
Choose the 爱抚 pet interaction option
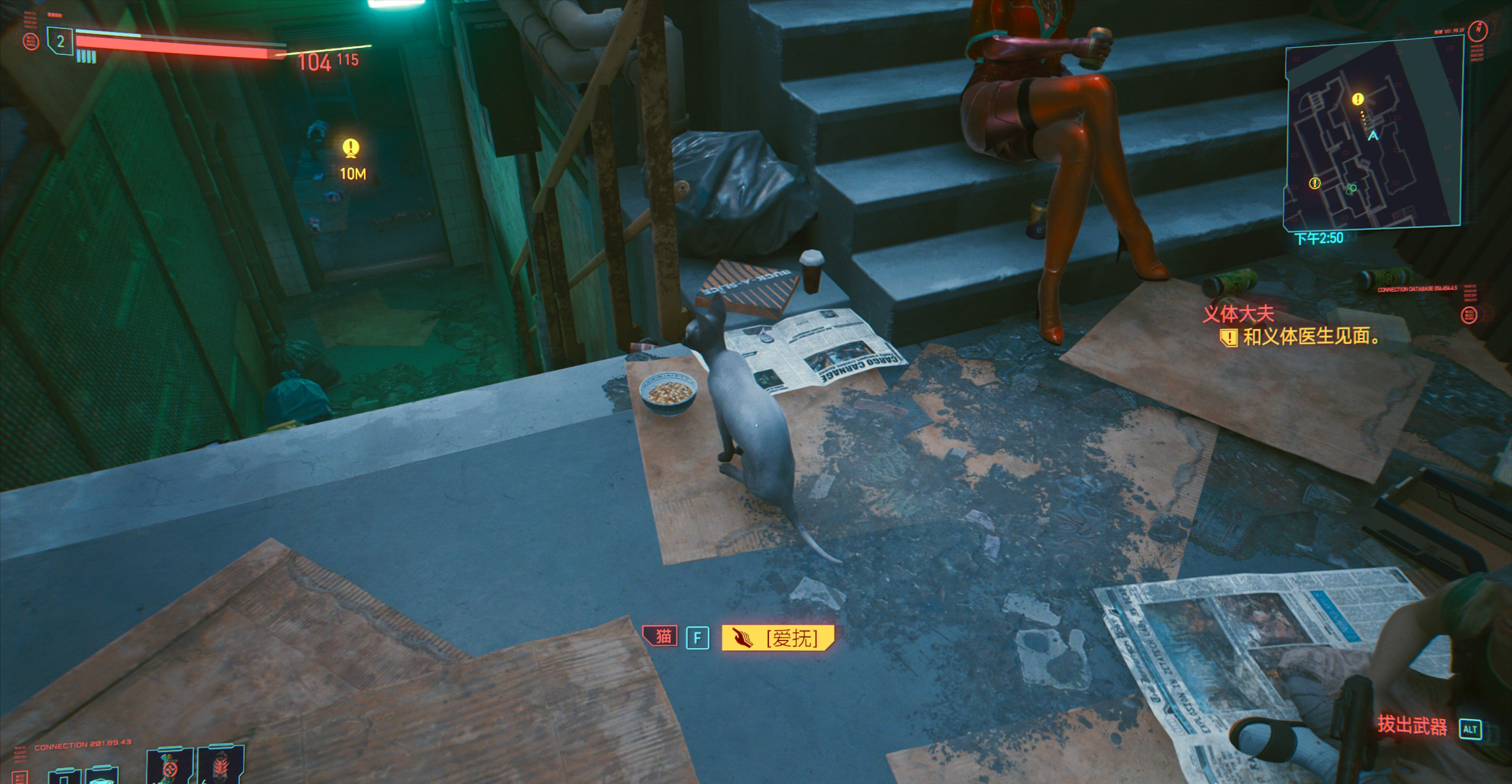pos(778,638)
